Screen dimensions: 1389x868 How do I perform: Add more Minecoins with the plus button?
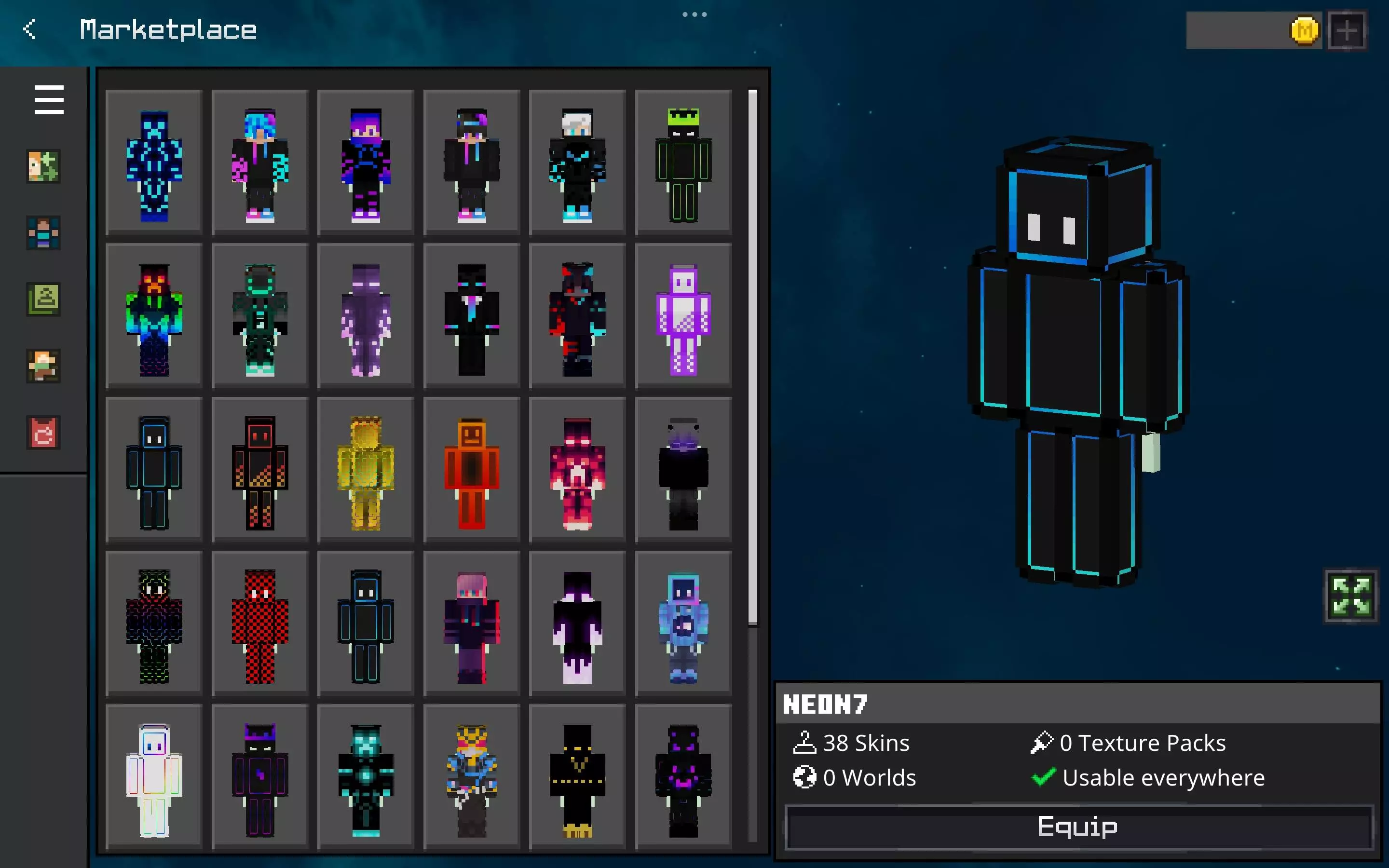point(1347,30)
